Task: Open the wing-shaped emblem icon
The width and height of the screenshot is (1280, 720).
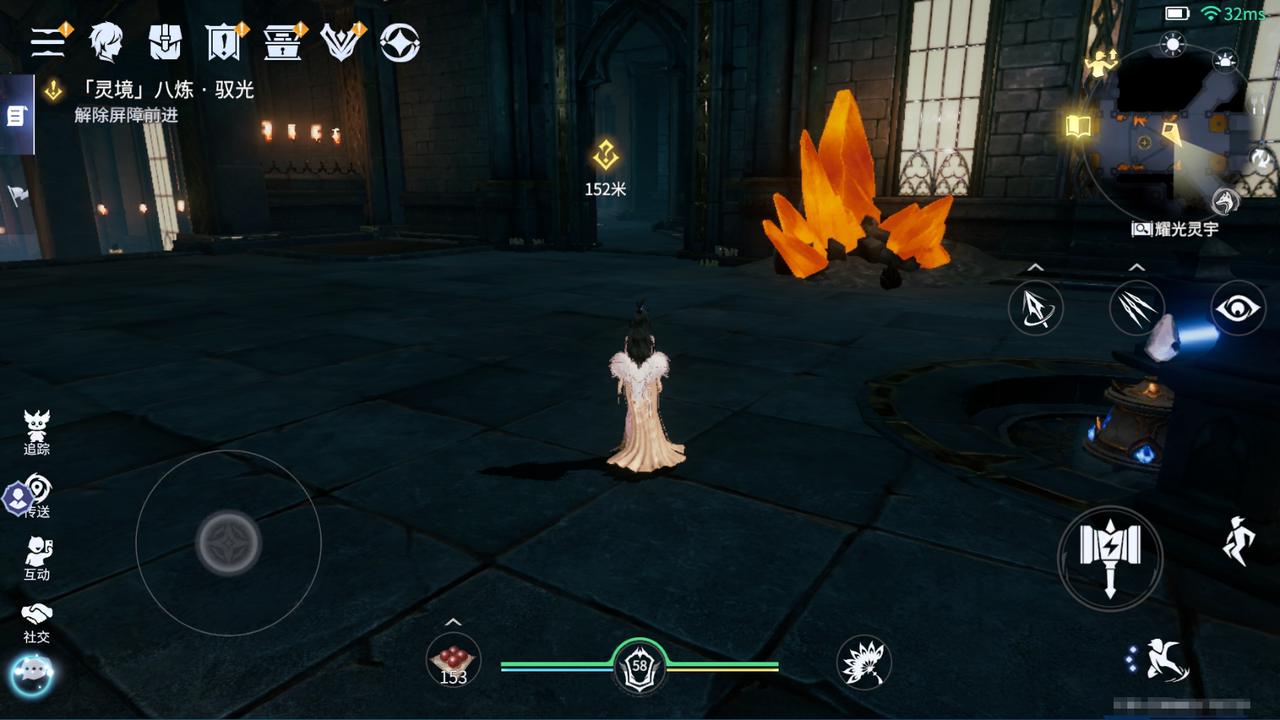Action: 341,42
